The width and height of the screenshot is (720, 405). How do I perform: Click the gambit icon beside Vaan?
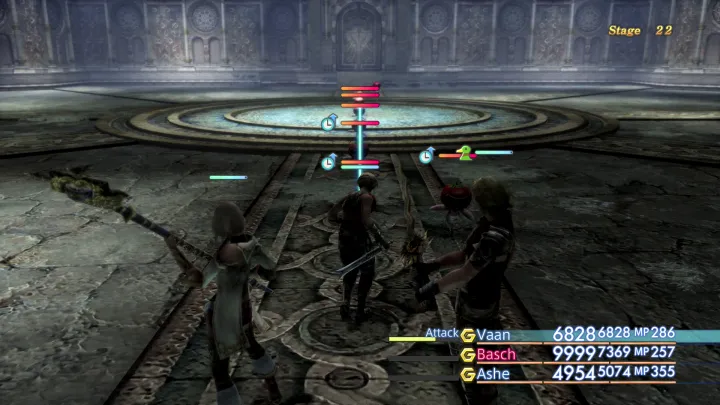click(468, 335)
